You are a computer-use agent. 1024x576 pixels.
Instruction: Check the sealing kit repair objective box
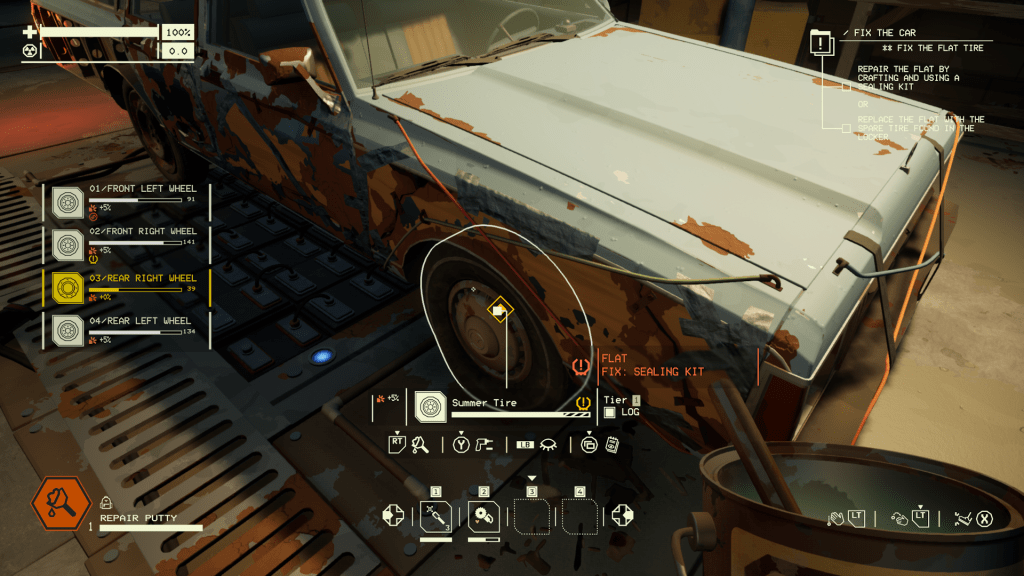[846, 86]
